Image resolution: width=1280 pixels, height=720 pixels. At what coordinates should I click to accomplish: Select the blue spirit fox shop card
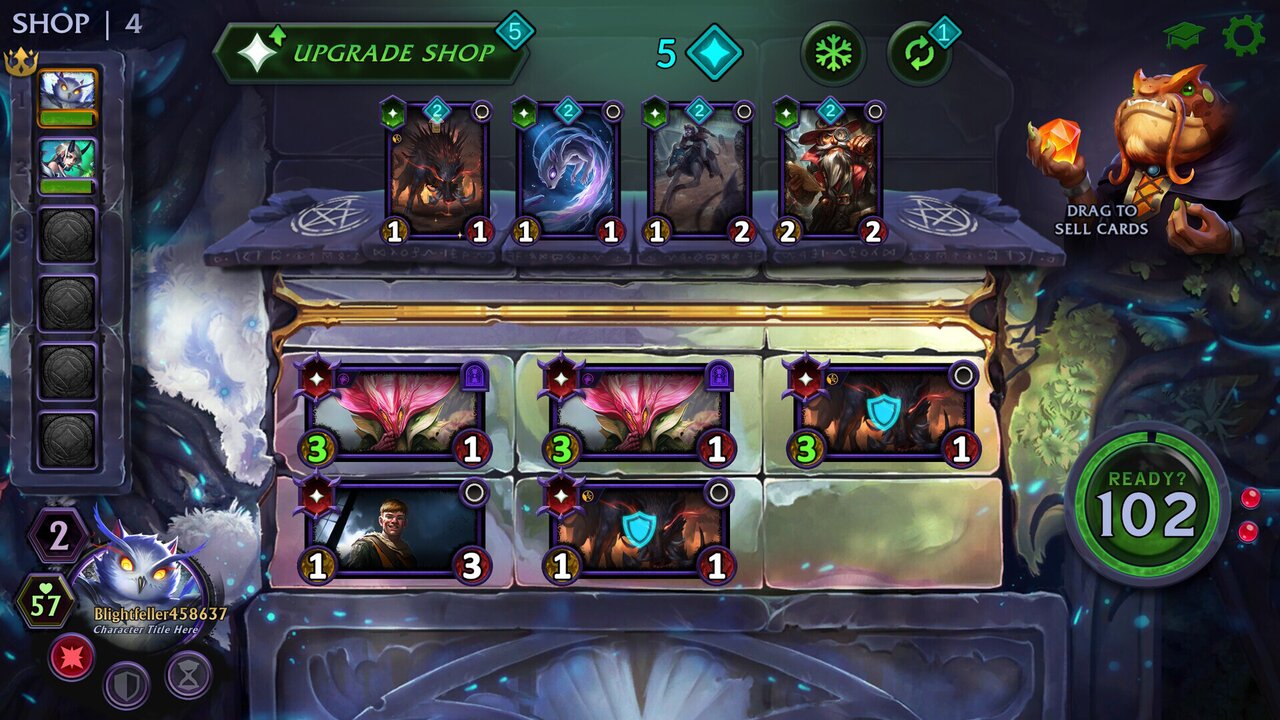pos(568,172)
